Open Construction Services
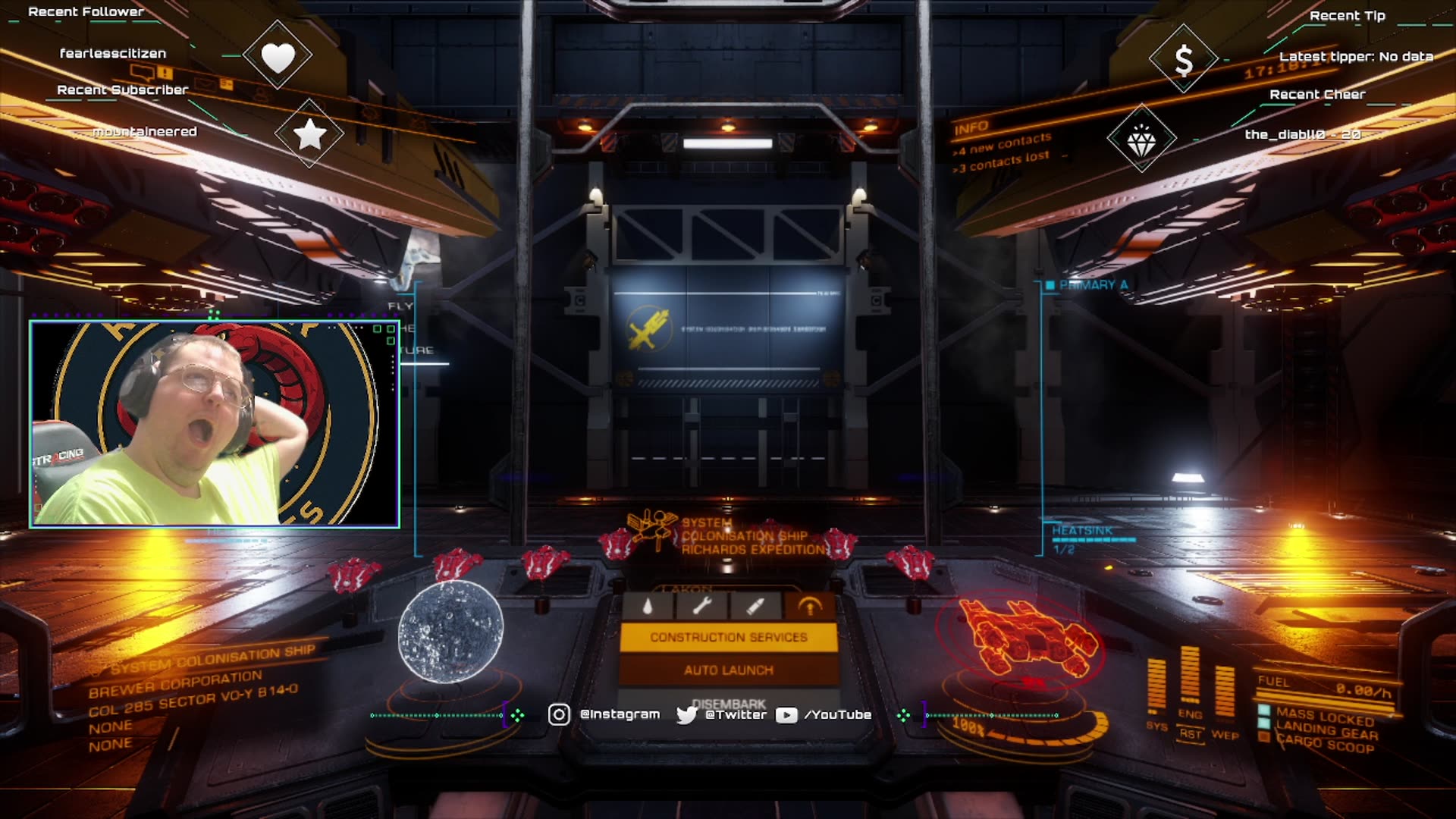Screen dimensions: 1456x819 click(728, 637)
